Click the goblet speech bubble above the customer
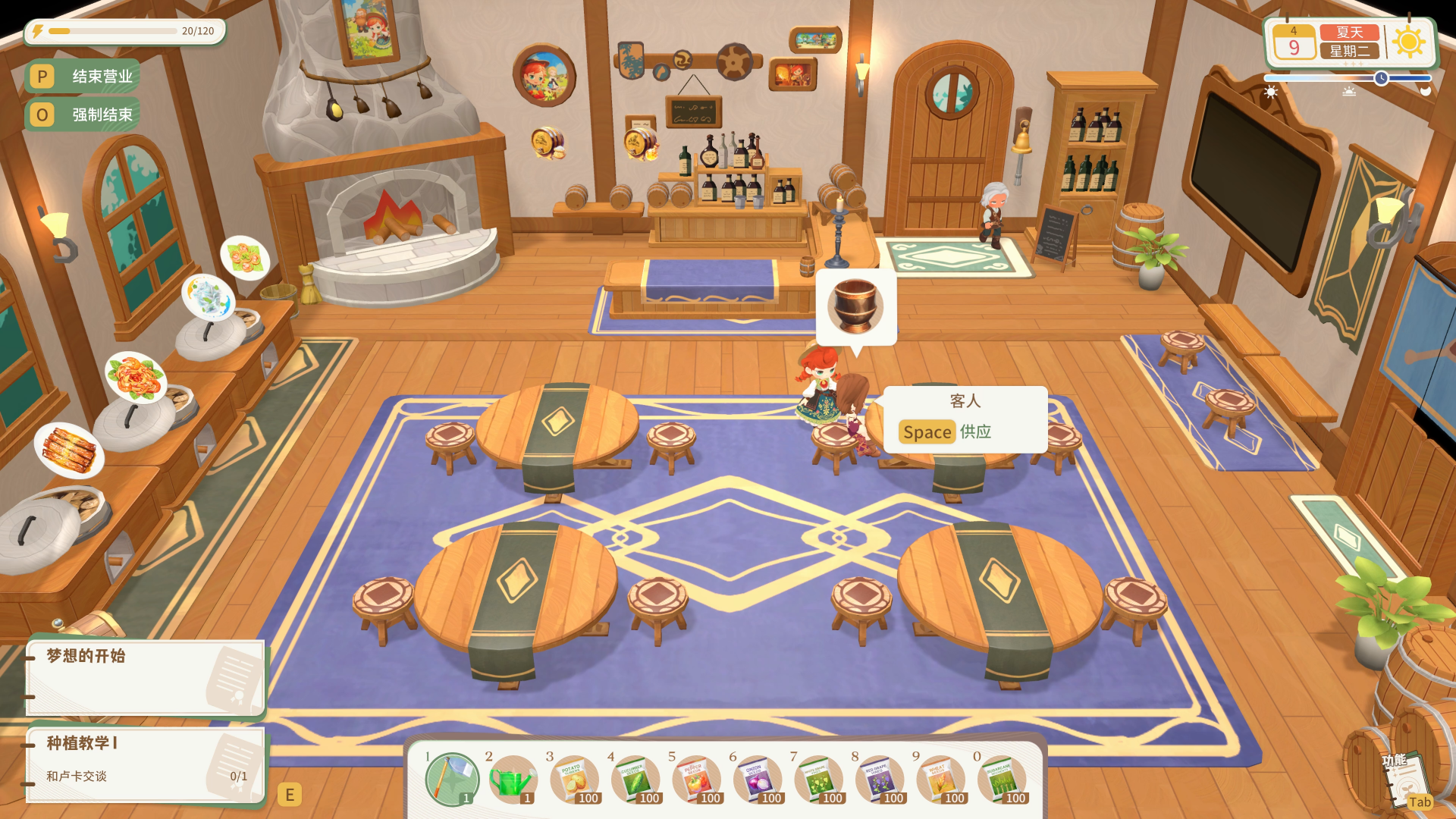The height and width of the screenshot is (819, 1456). click(x=855, y=306)
